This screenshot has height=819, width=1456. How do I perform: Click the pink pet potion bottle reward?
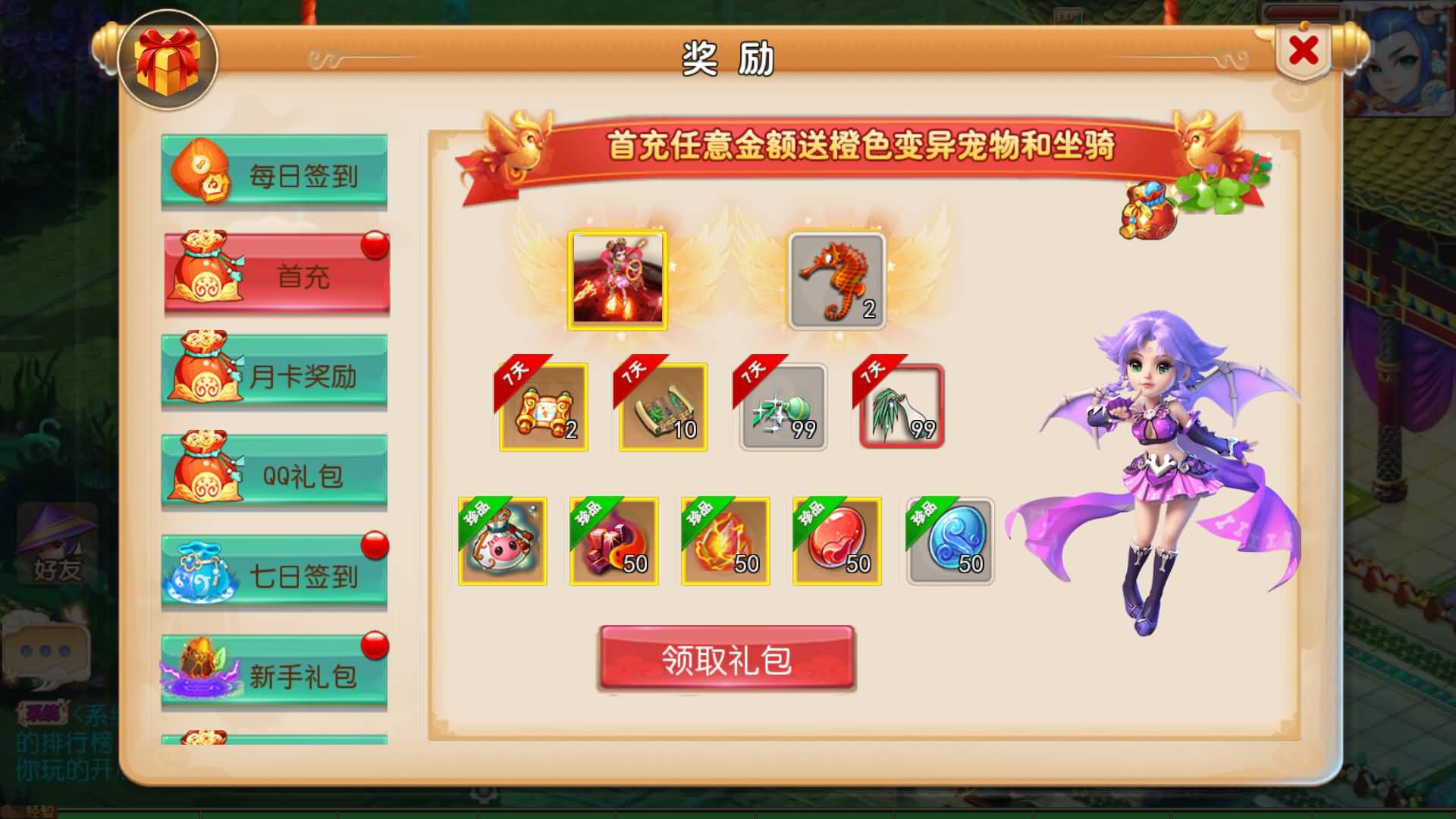[x=504, y=541]
